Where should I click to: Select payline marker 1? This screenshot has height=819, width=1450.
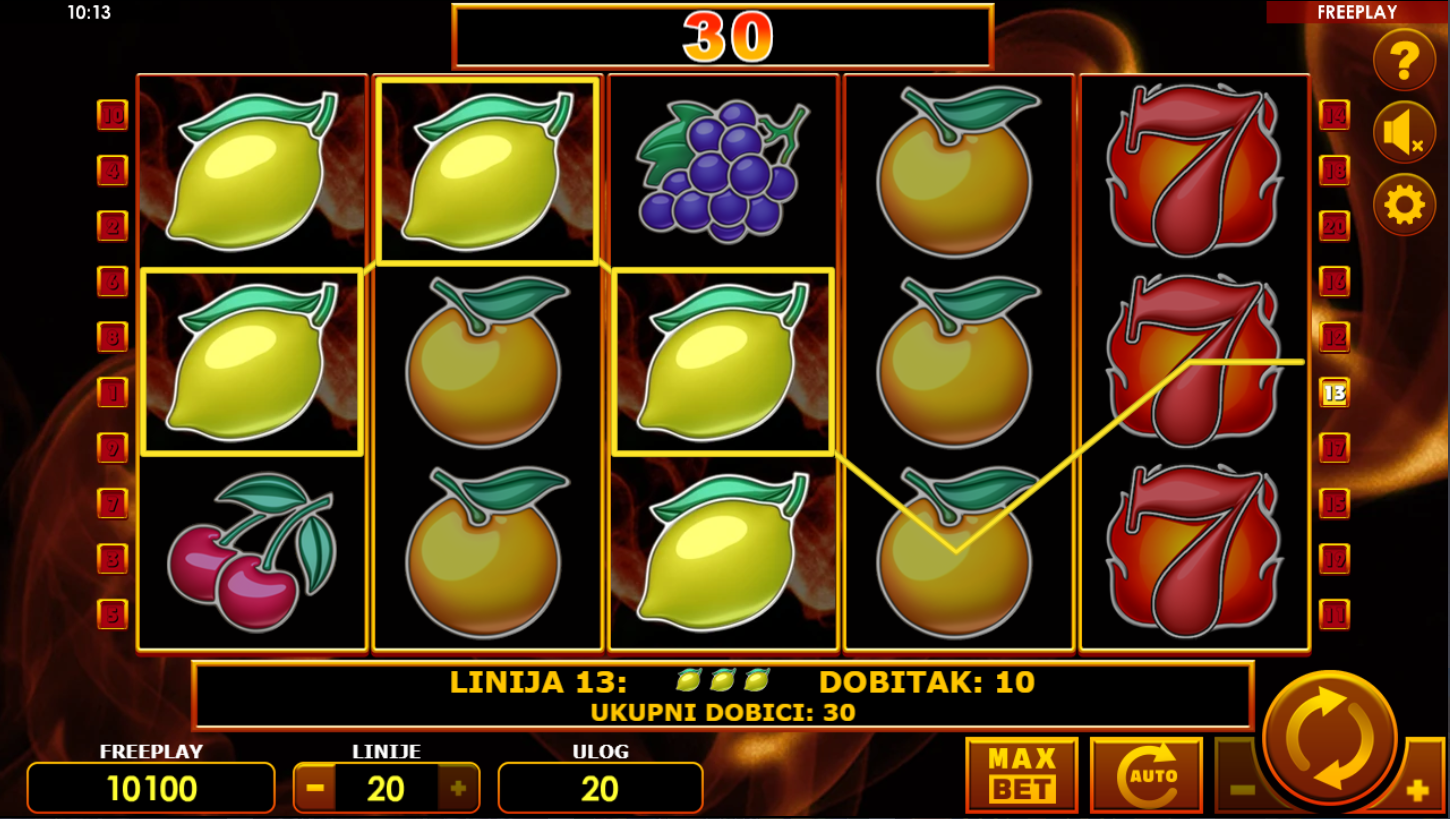coord(112,393)
